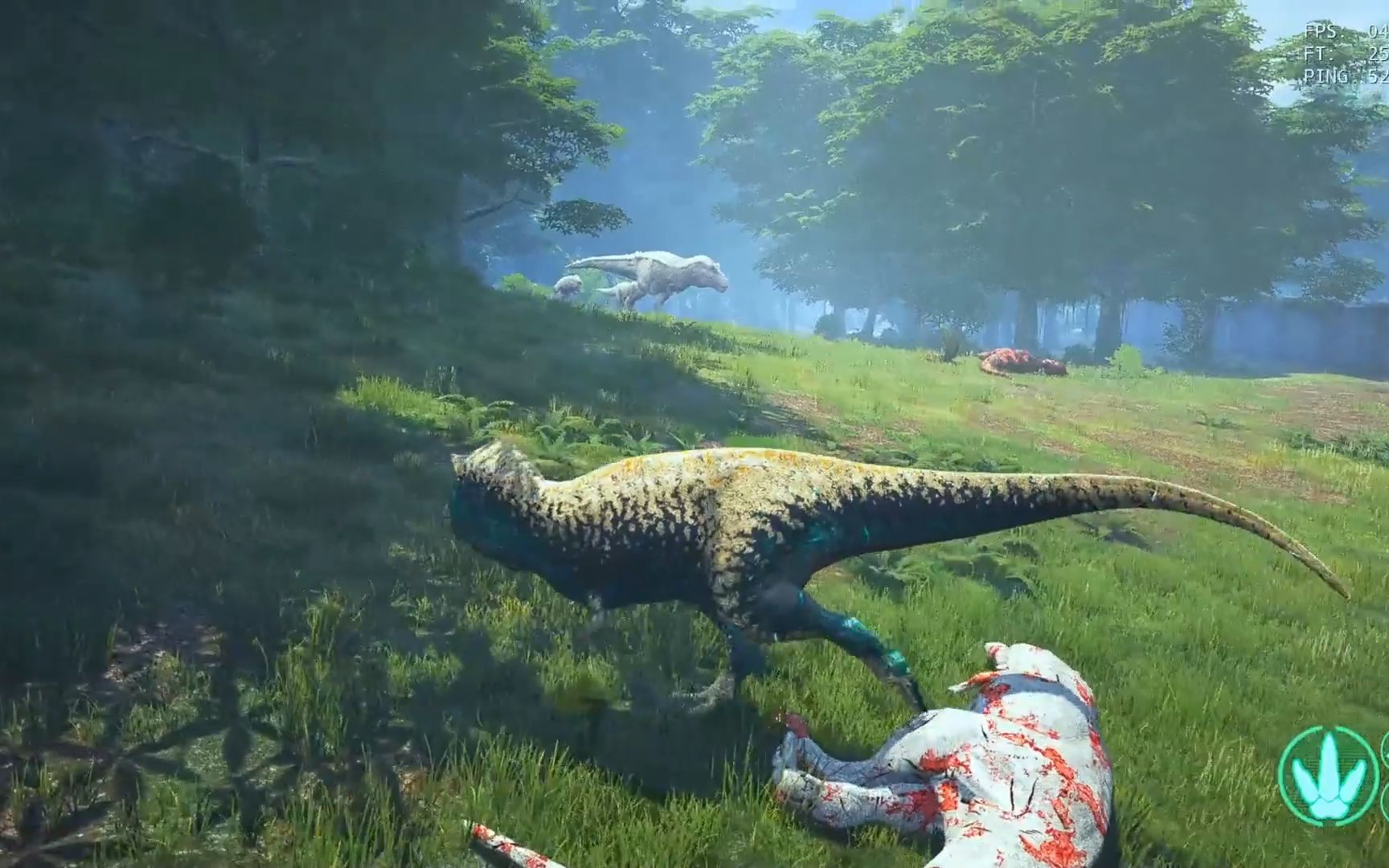
Task: Click the dinosaur footprint HUD icon
Action: (x=1328, y=776)
